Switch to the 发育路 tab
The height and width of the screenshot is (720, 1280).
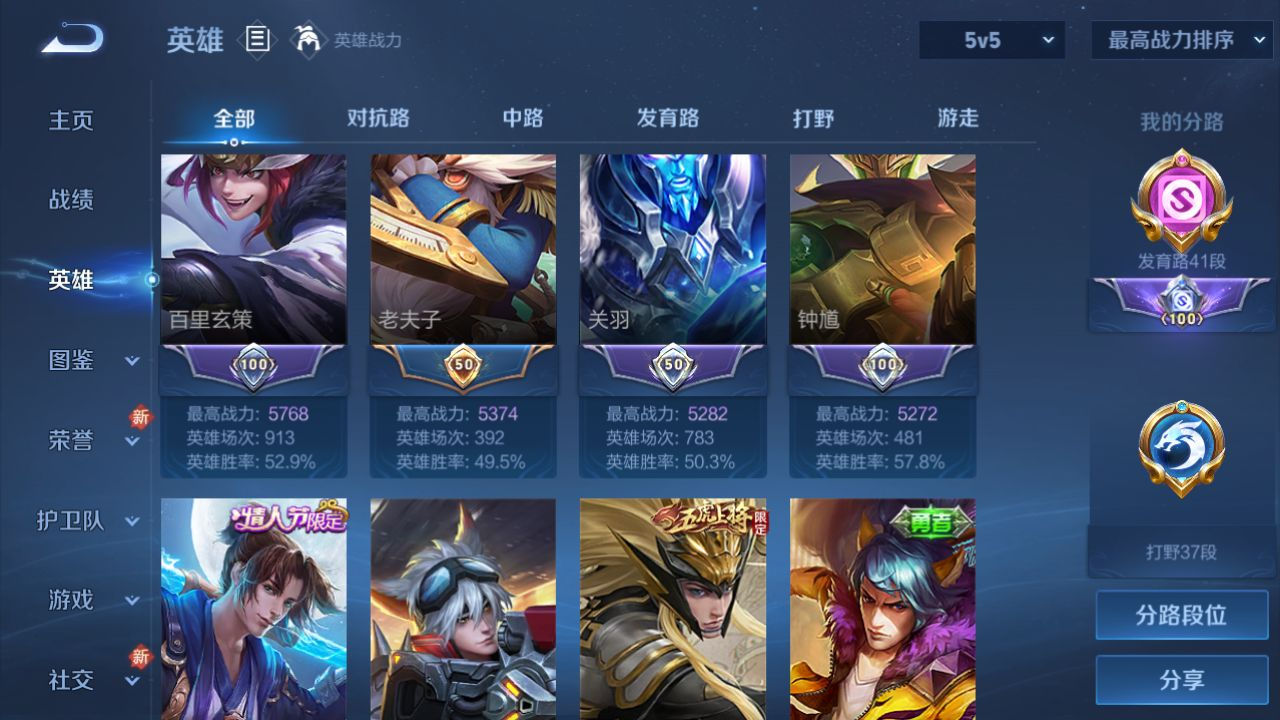tap(668, 118)
